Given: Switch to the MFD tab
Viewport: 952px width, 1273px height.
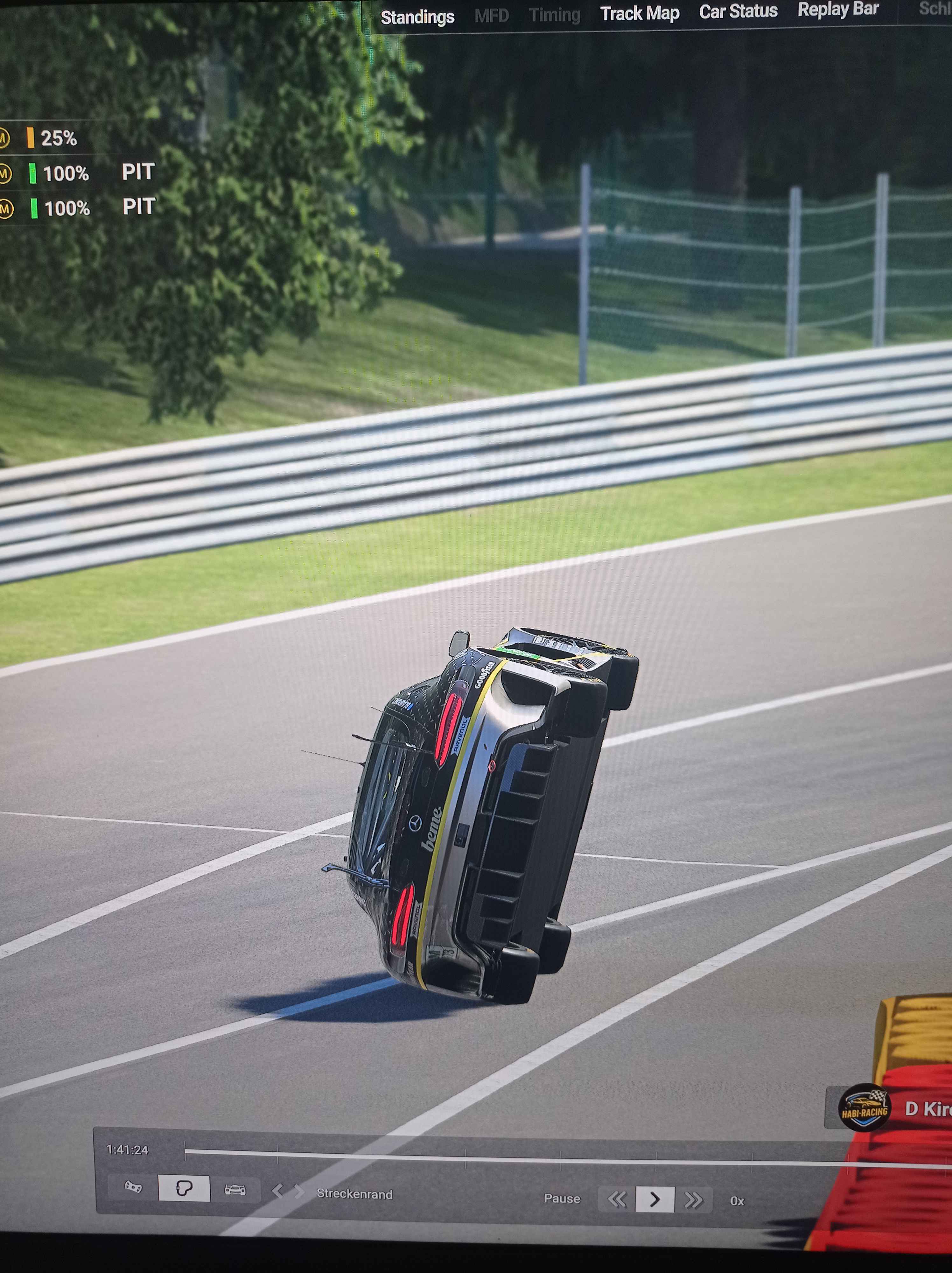Looking at the screenshot, I should coord(491,16).
